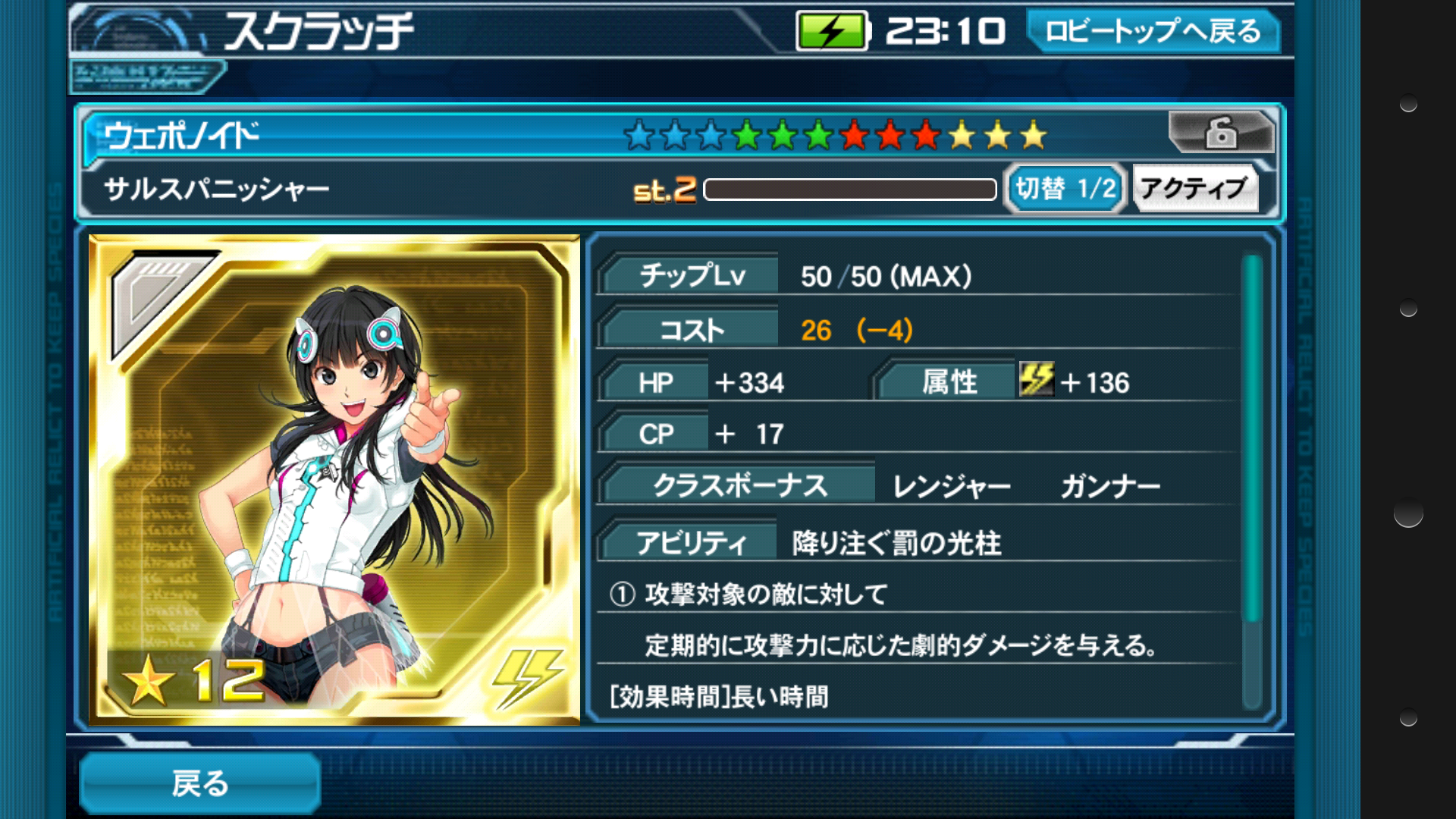Tap the 戻る back button
1456x819 pixels.
pos(199,783)
